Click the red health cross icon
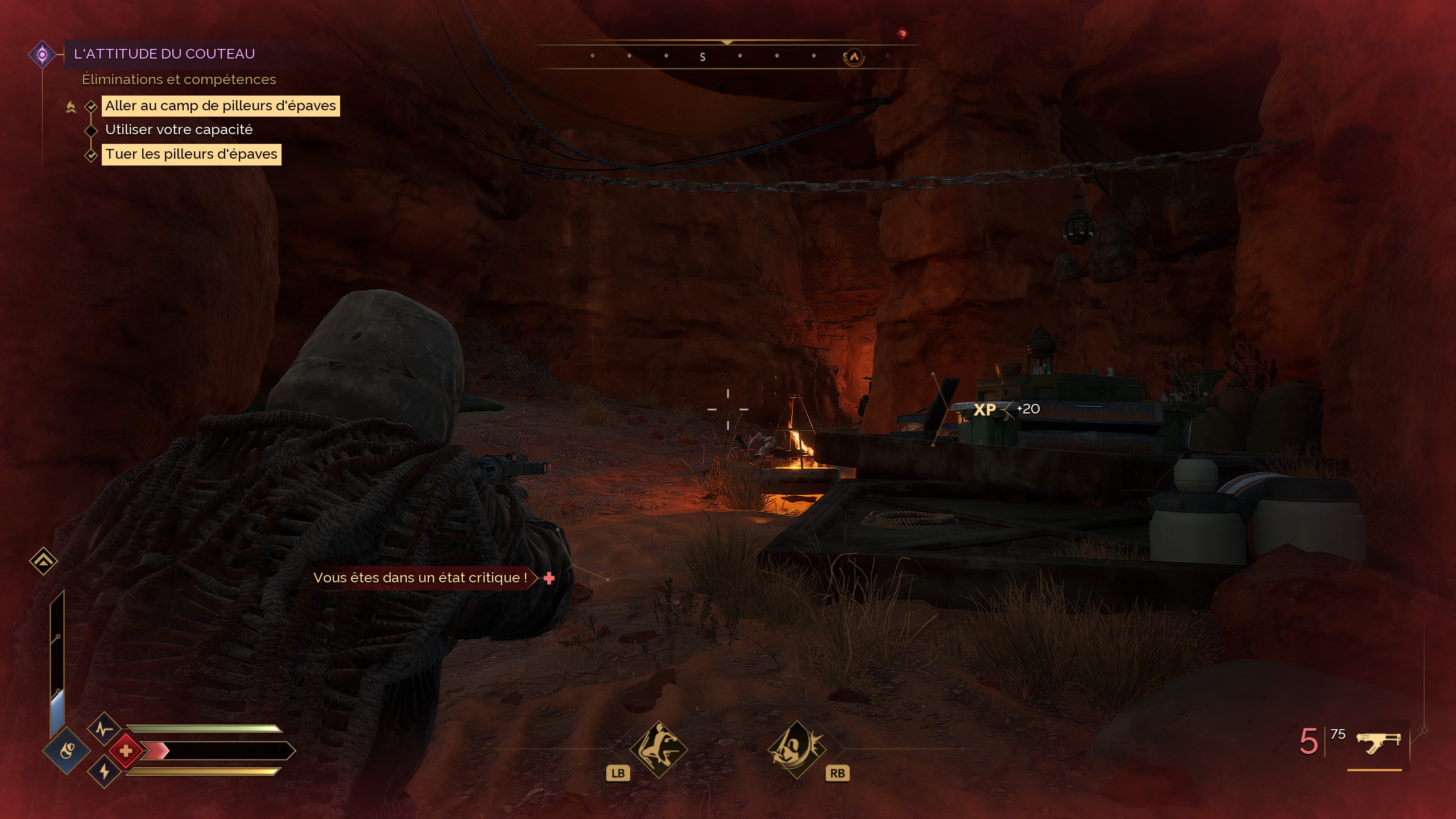The image size is (1456, 819). pos(126,751)
